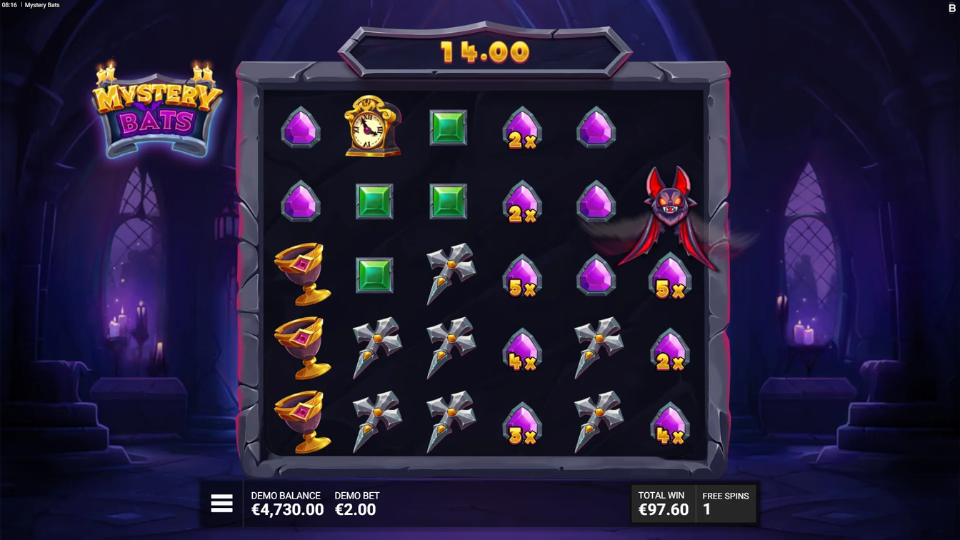This screenshot has width=960, height=540.
Task: Open the hamburger menu
Action: tap(221, 504)
